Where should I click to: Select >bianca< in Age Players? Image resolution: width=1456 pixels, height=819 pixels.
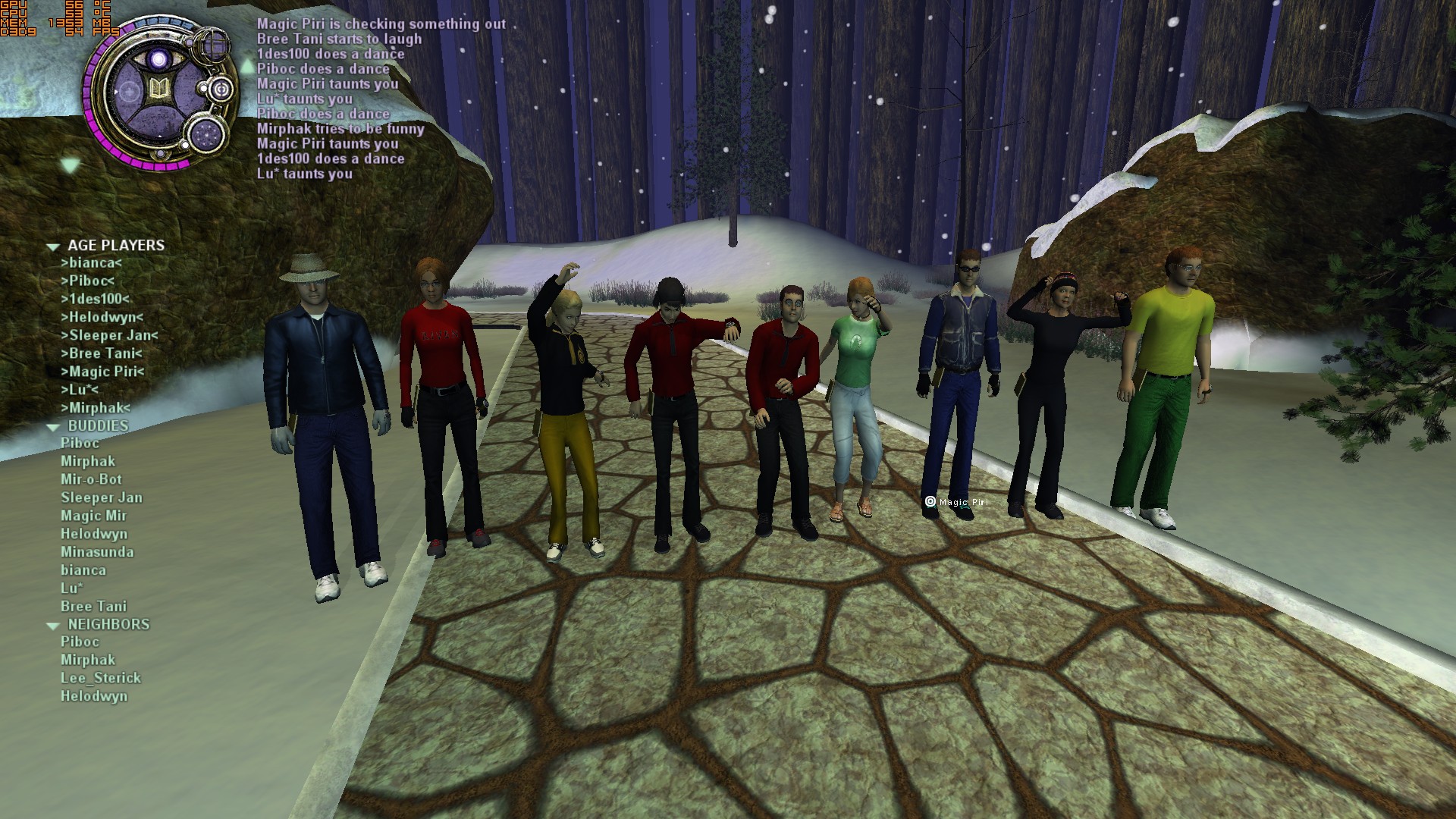91,263
